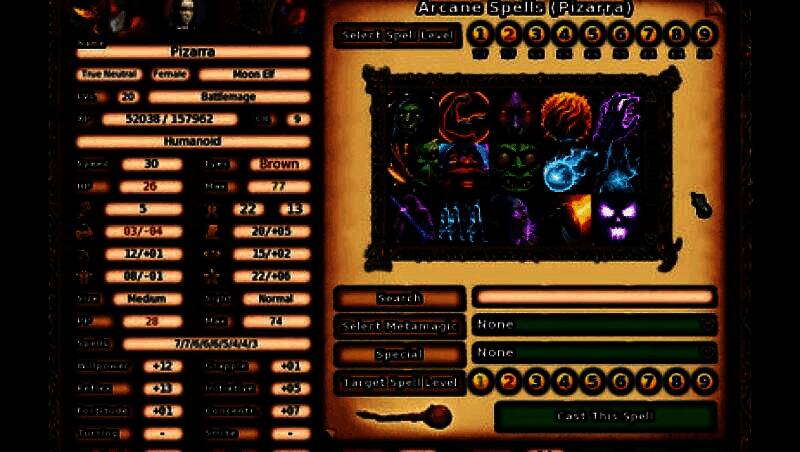Cast This Spell button
Viewport: 800px width, 452px height.
click(605, 416)
